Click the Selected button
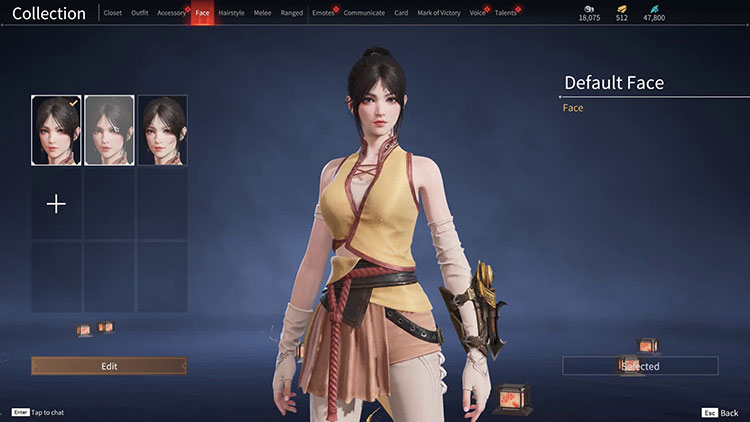 (x=640, y=366)
